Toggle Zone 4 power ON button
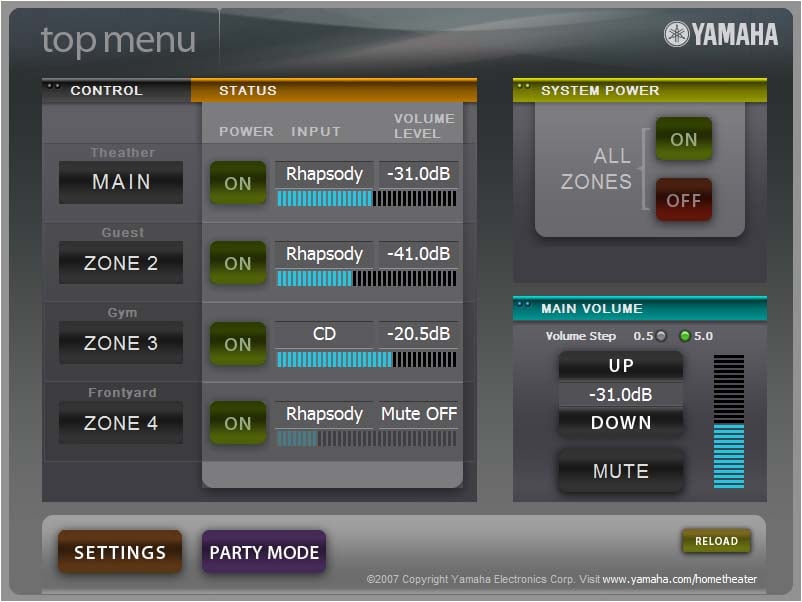 pyautogui.click(x=238, y=423)
